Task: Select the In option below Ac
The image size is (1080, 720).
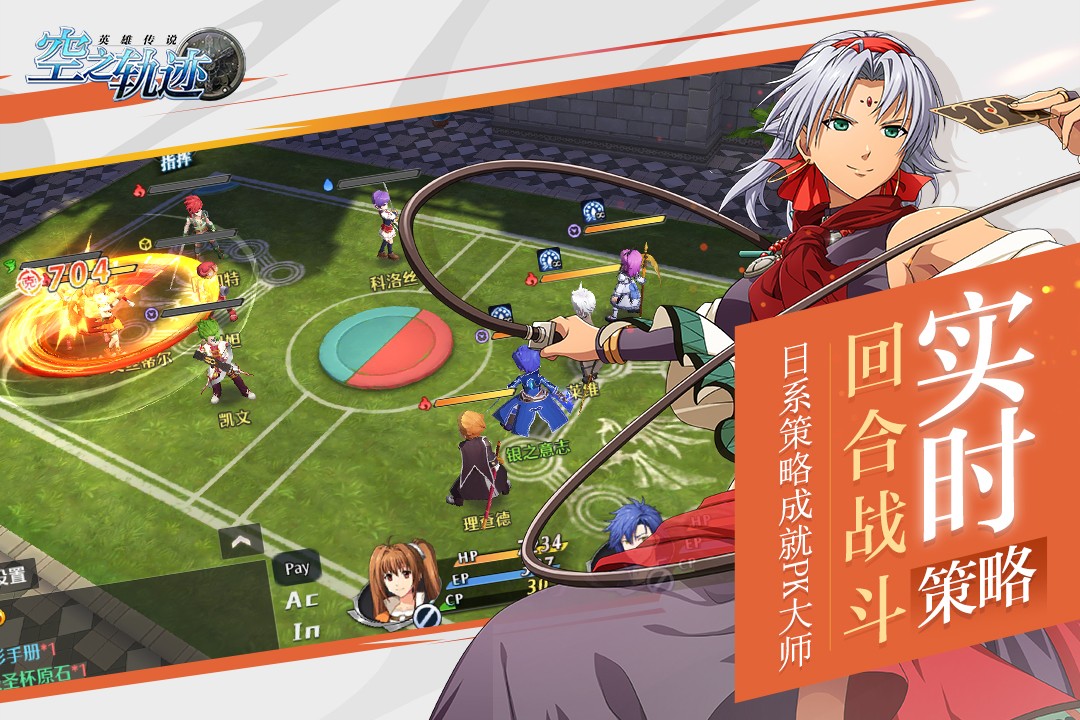Action: (305, 631)
